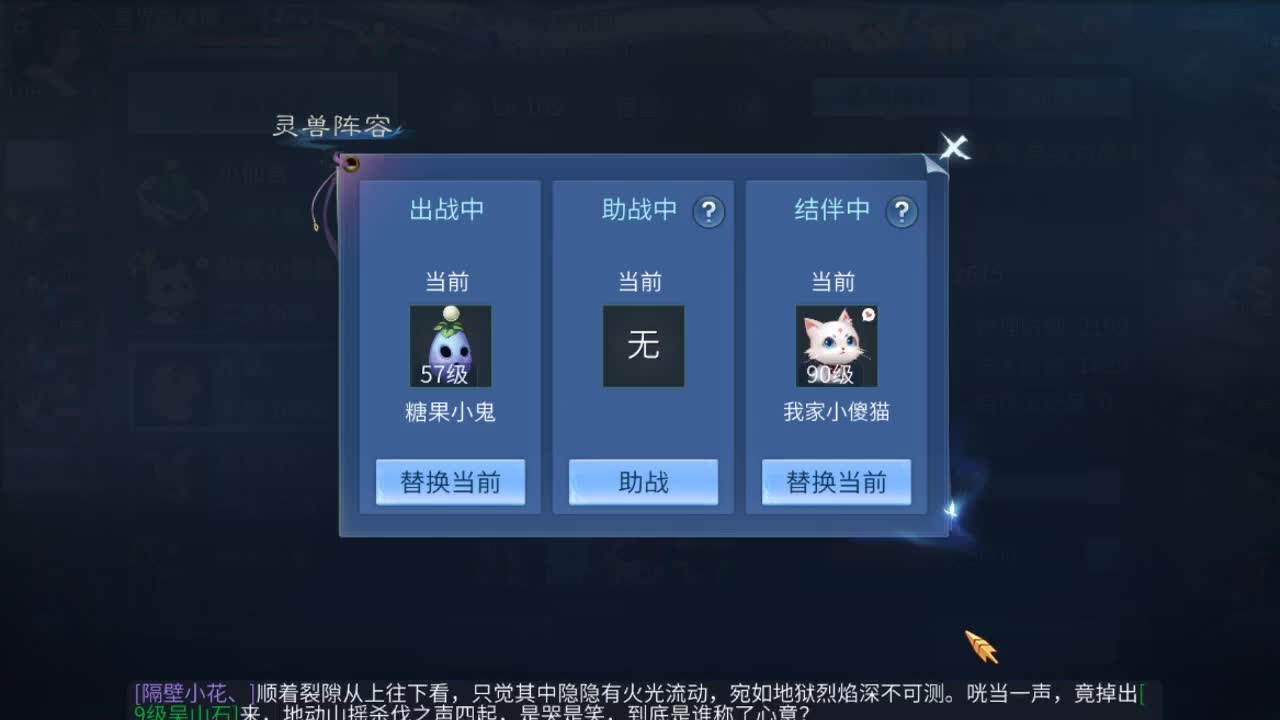Click the 糖果小鬼 name label
Screen dimensions: 1280x720
450,411
